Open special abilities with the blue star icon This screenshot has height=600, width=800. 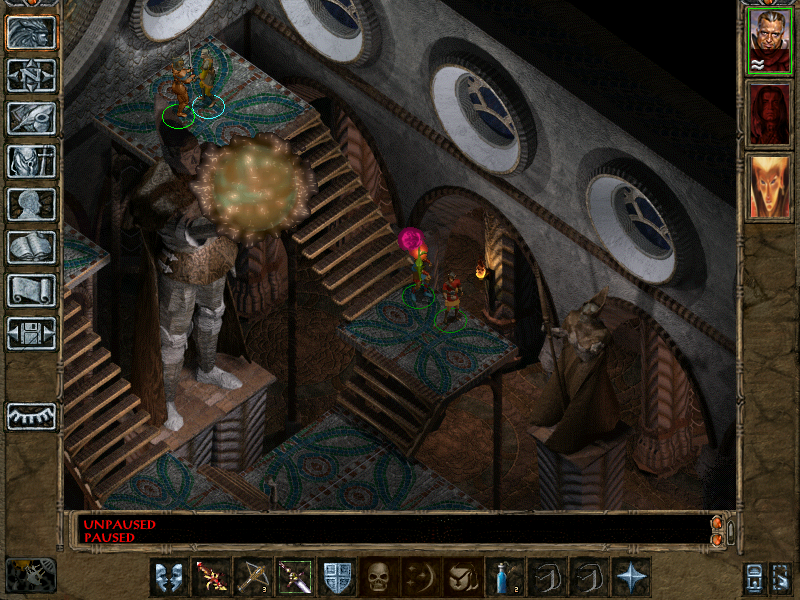coord(631,577)
